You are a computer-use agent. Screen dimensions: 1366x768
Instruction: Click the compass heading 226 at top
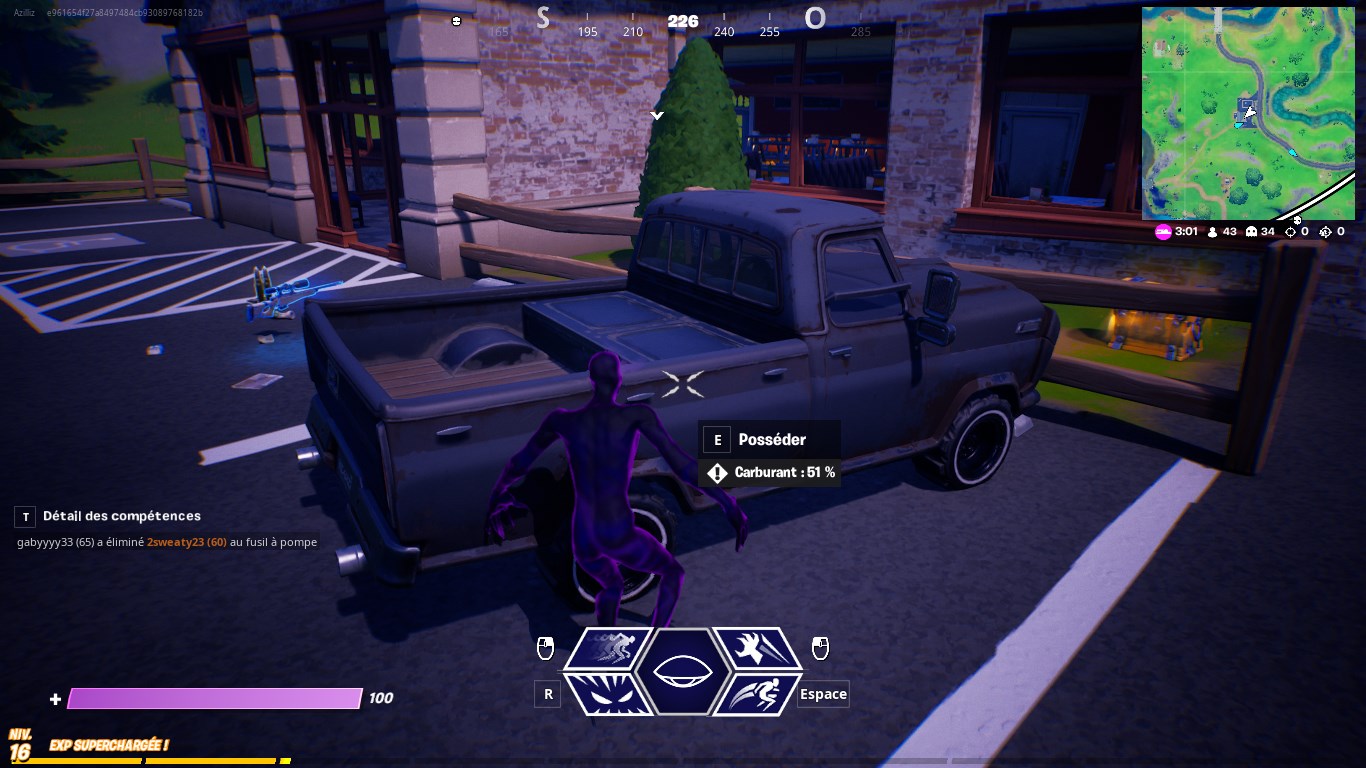682,21
